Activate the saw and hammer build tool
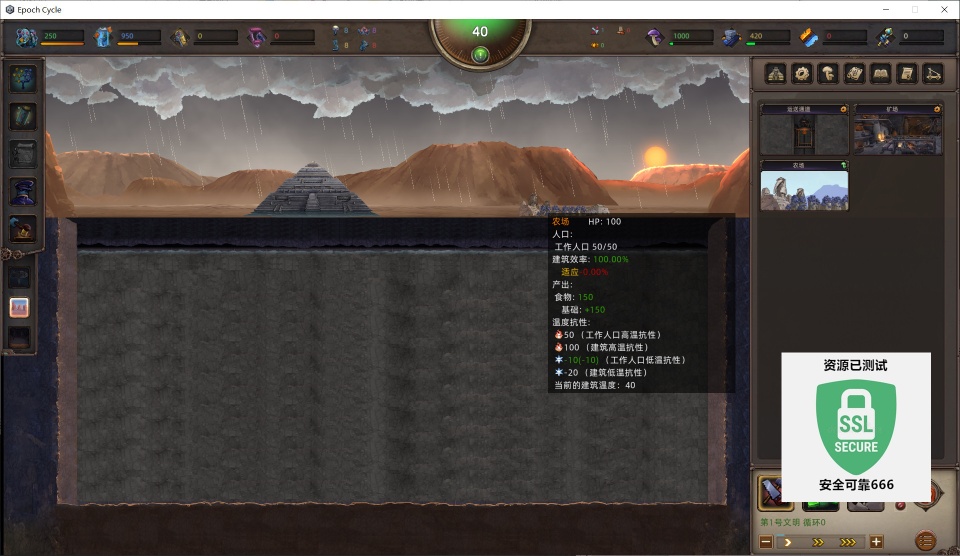This screenshot has height=556, width=960. click(x=775, y=493)
